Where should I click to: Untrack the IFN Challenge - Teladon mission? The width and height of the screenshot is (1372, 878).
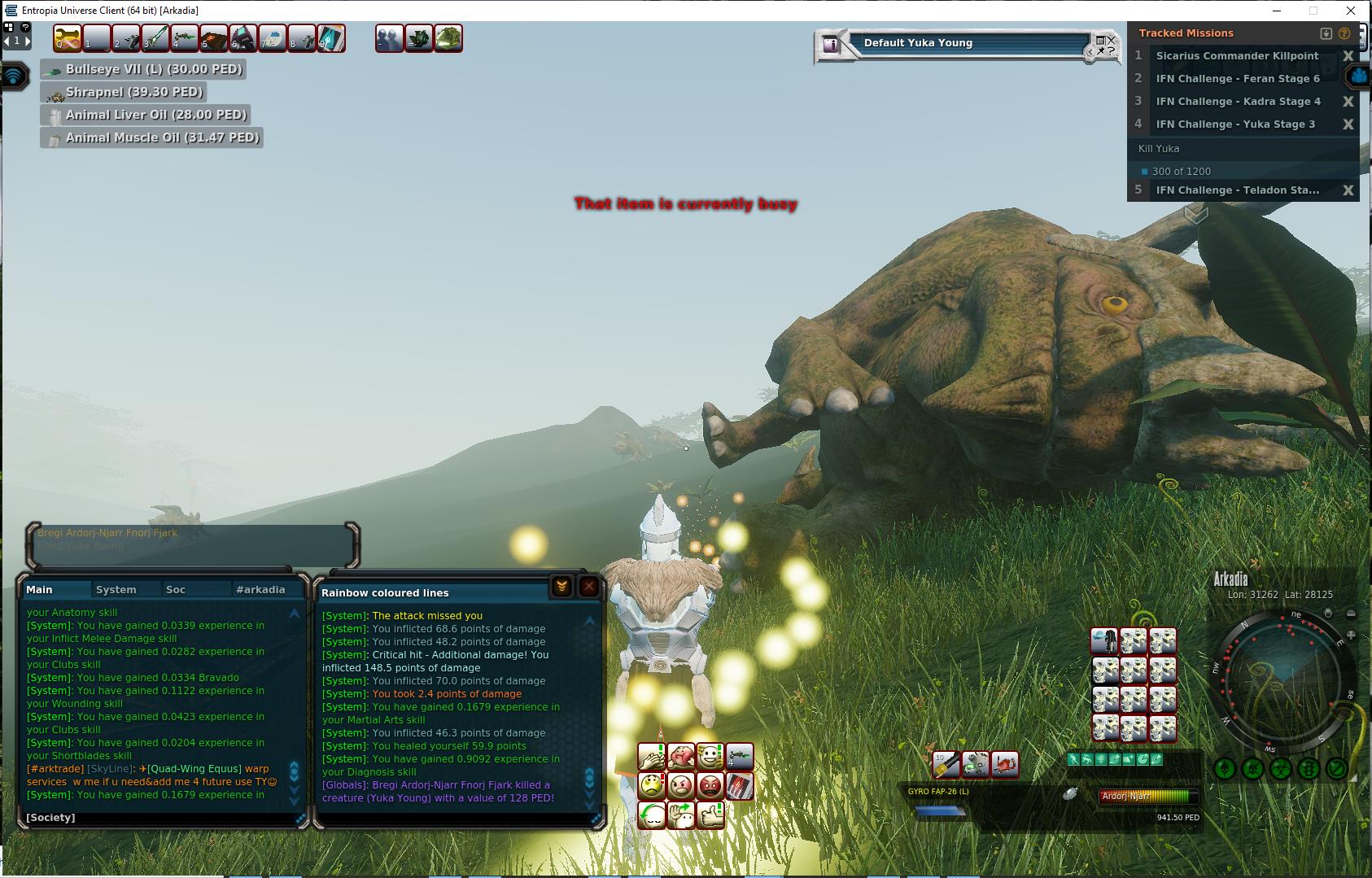pos(1348,190)
